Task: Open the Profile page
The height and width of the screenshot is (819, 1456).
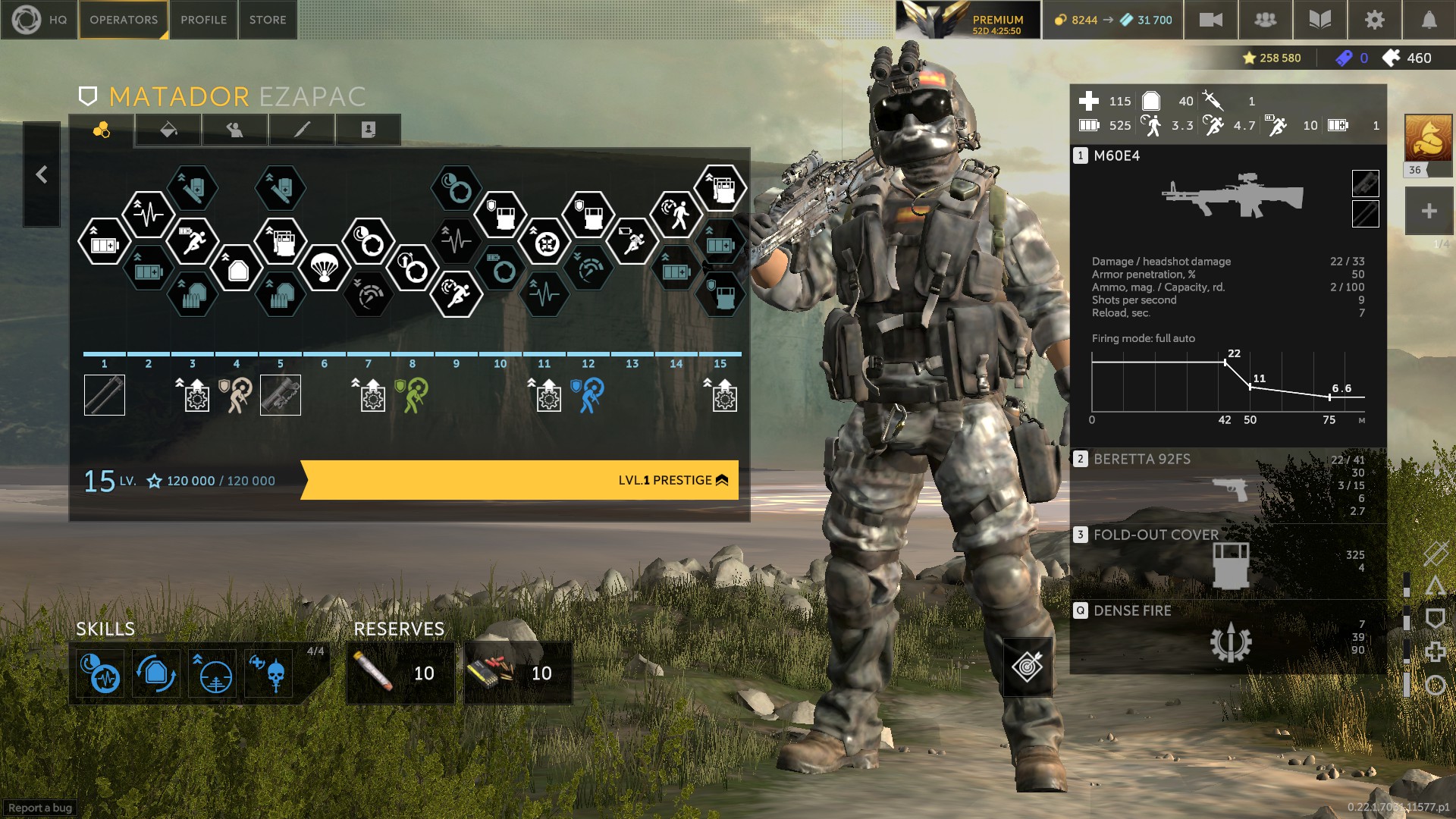Action: 203,20
